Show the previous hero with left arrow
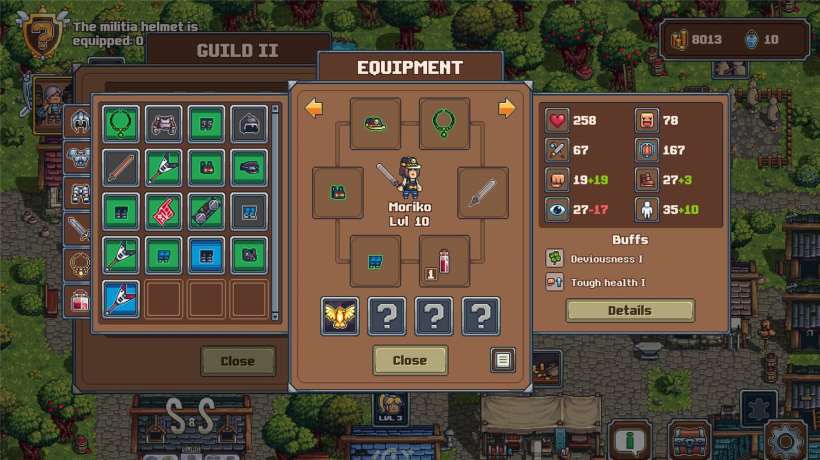Viewport: 820px width, 460px height. click(x=314, y=108)
